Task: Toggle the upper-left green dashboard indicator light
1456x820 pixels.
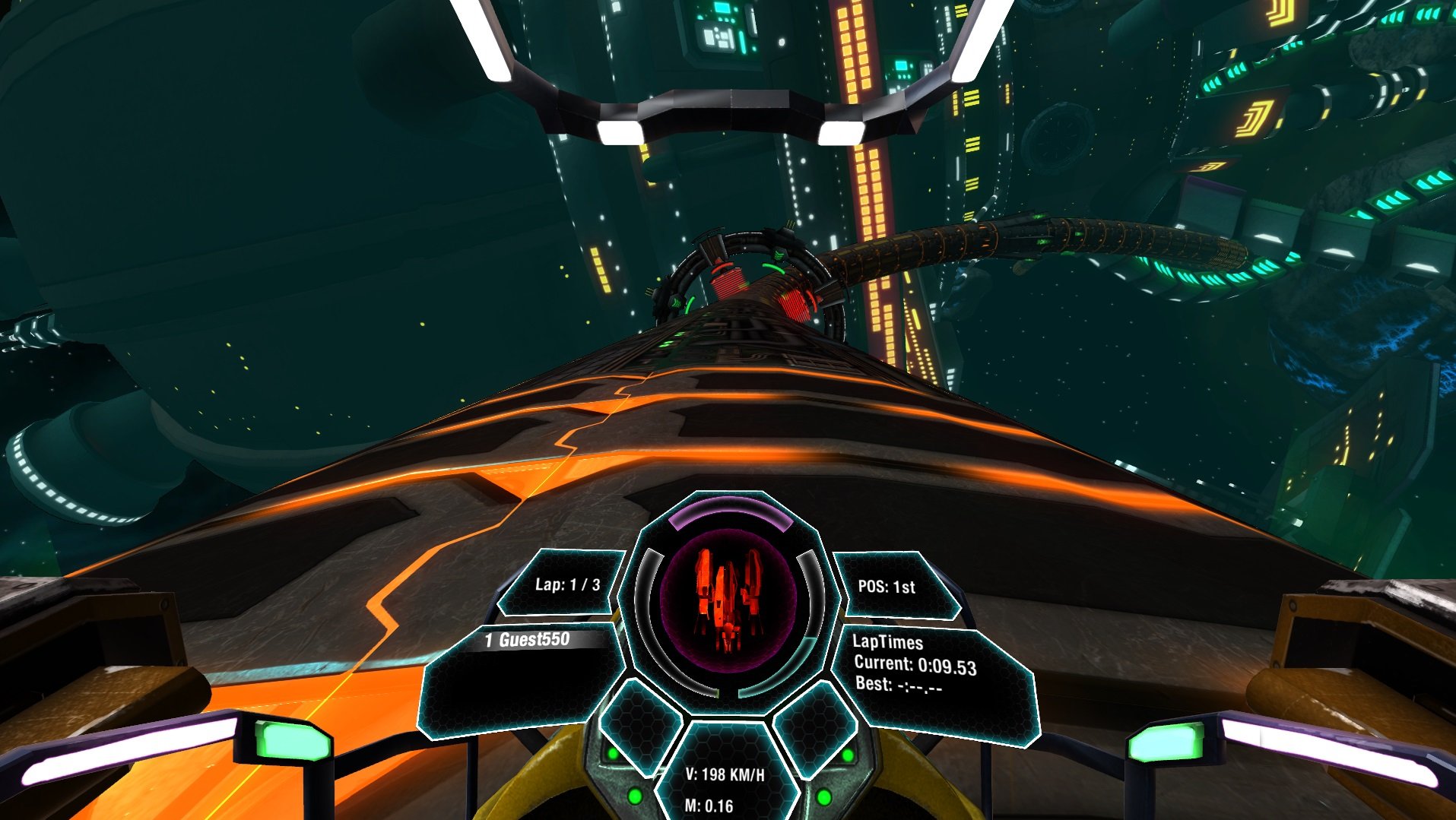Action: coord(613,752)
